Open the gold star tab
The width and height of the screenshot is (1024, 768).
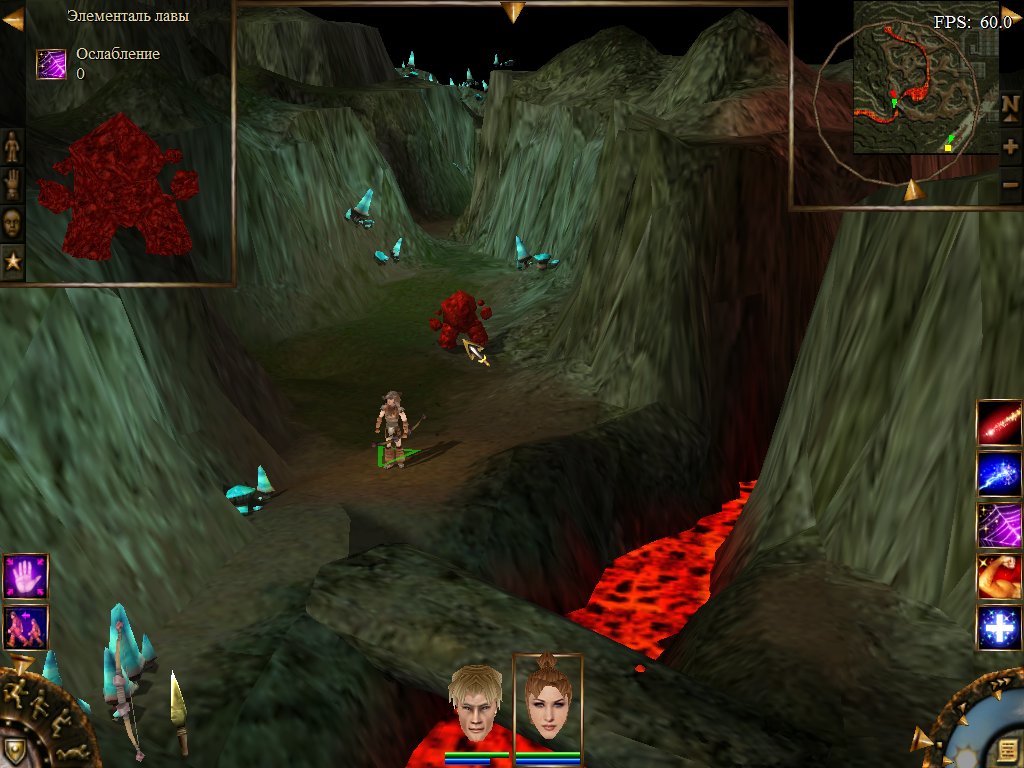[x=12, y=261]
